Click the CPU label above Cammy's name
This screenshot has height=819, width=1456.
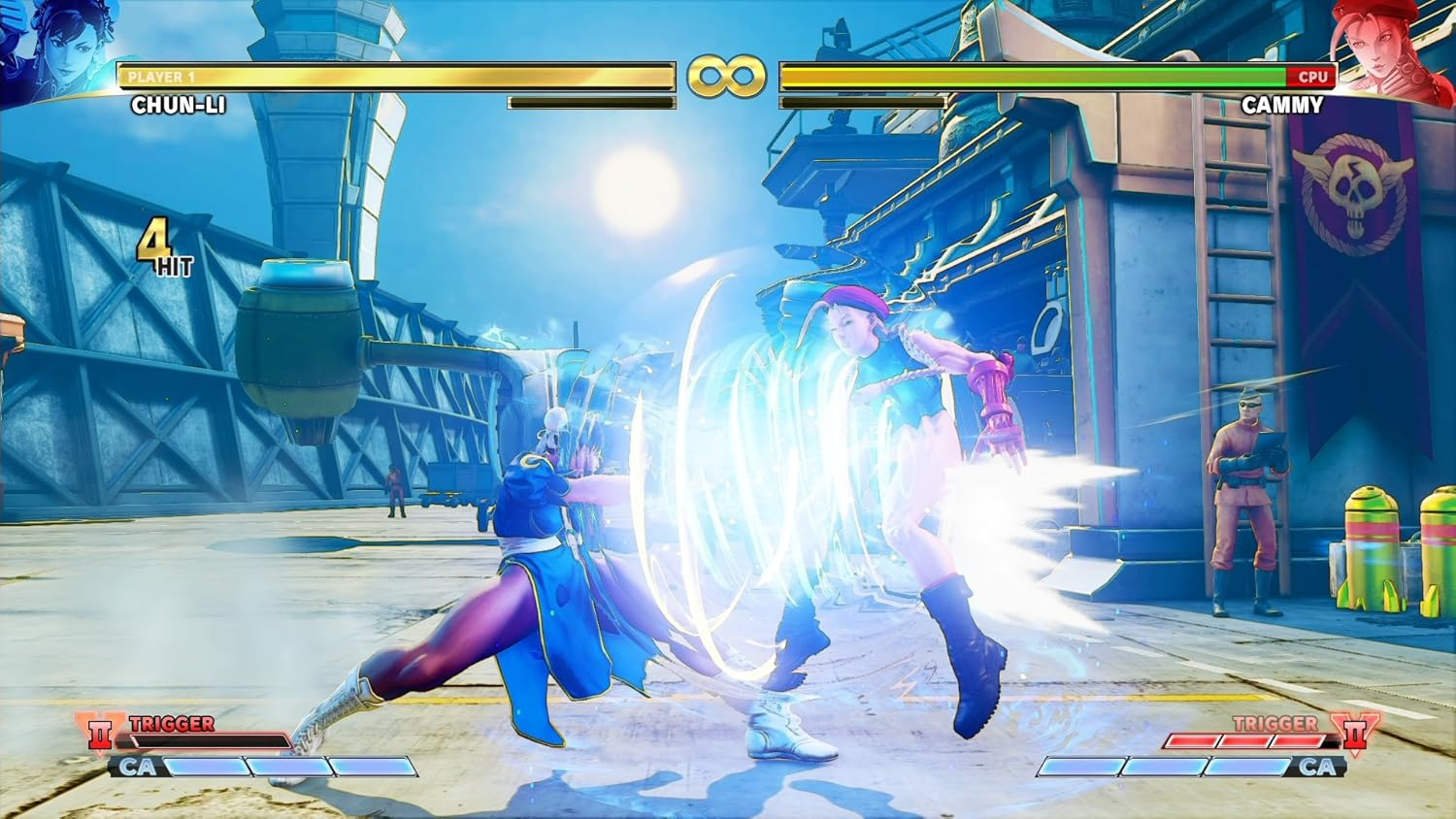pyautogui.click(x=1315, y=77)
